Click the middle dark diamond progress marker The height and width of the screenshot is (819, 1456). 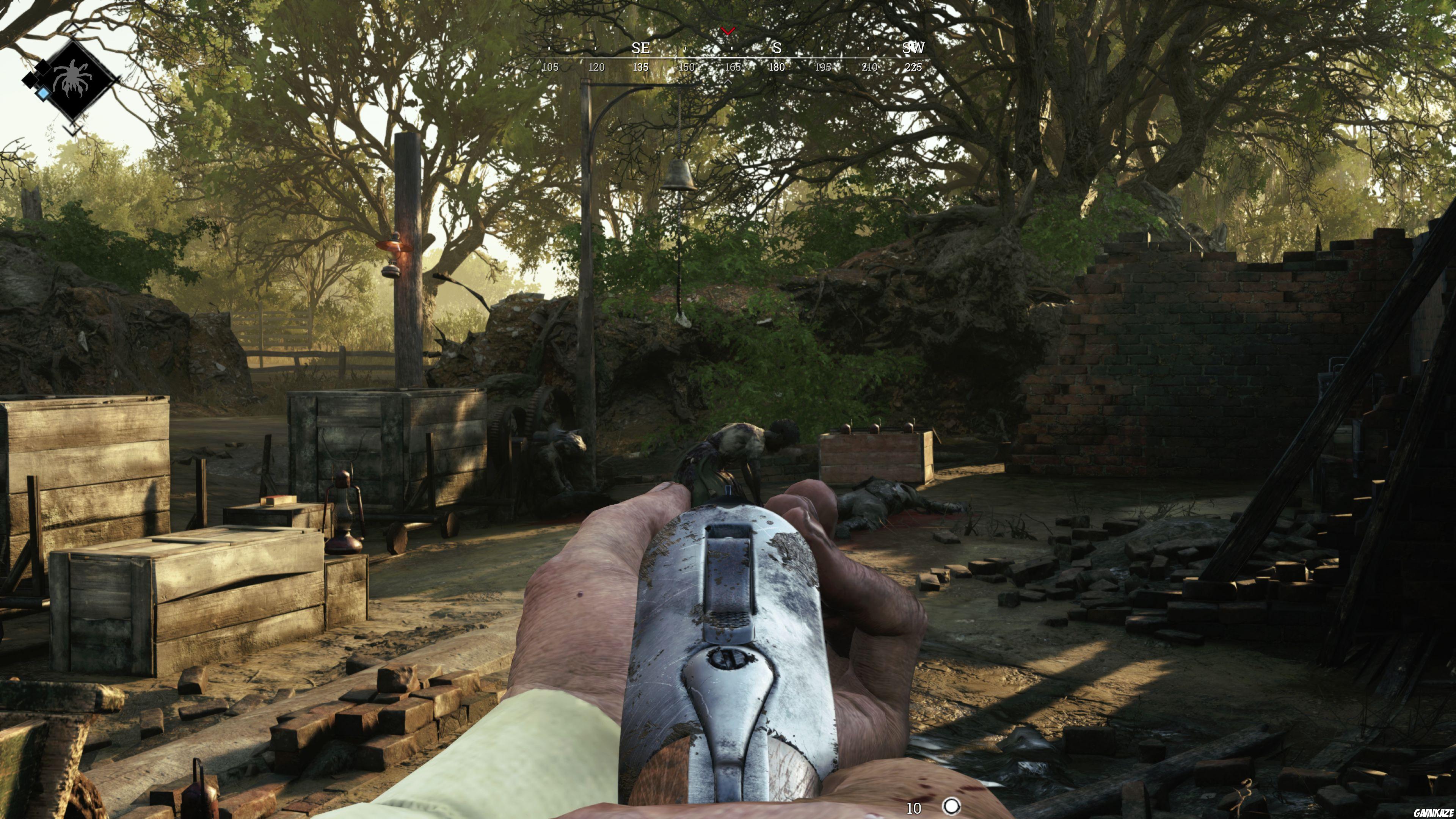[31, 80]
